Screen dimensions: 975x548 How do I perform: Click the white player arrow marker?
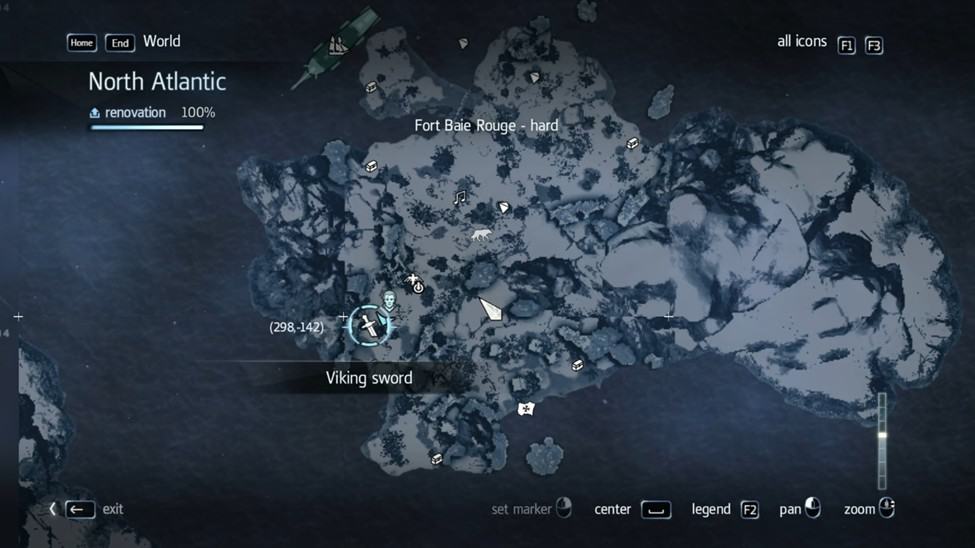click(490, 309)
